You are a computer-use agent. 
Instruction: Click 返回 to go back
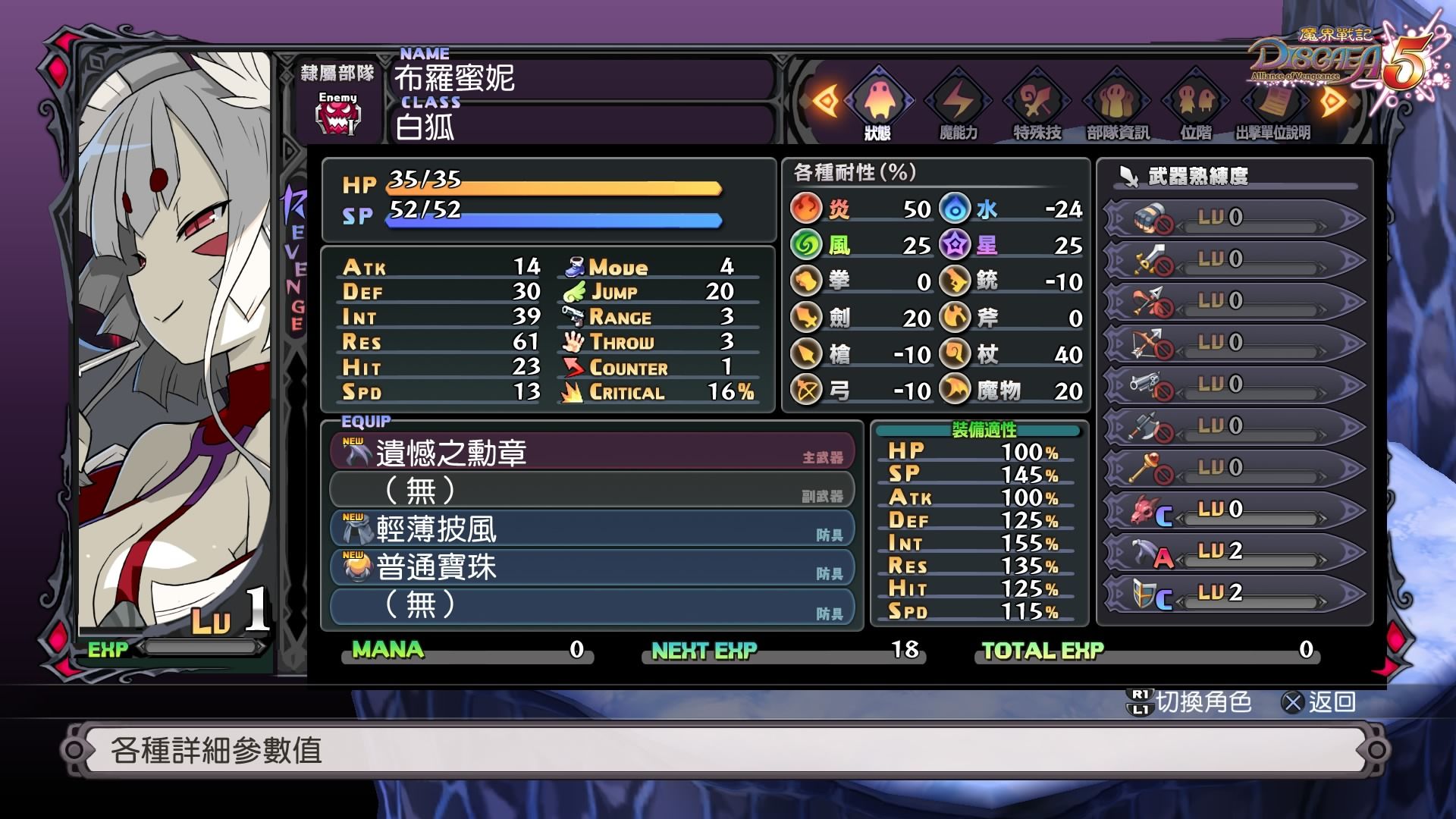[x=1319, y=702]
